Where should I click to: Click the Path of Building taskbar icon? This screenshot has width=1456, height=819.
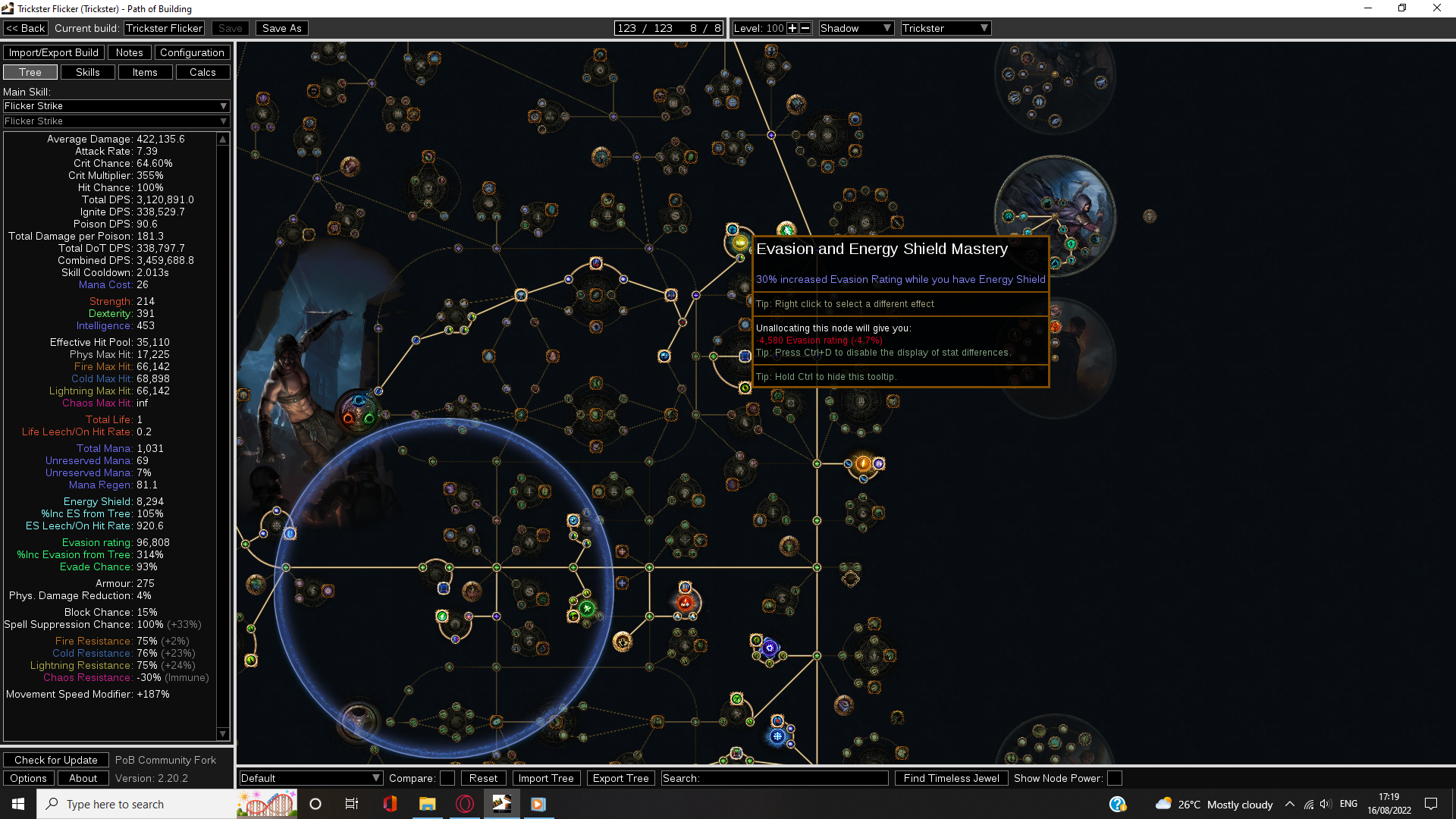501,804
